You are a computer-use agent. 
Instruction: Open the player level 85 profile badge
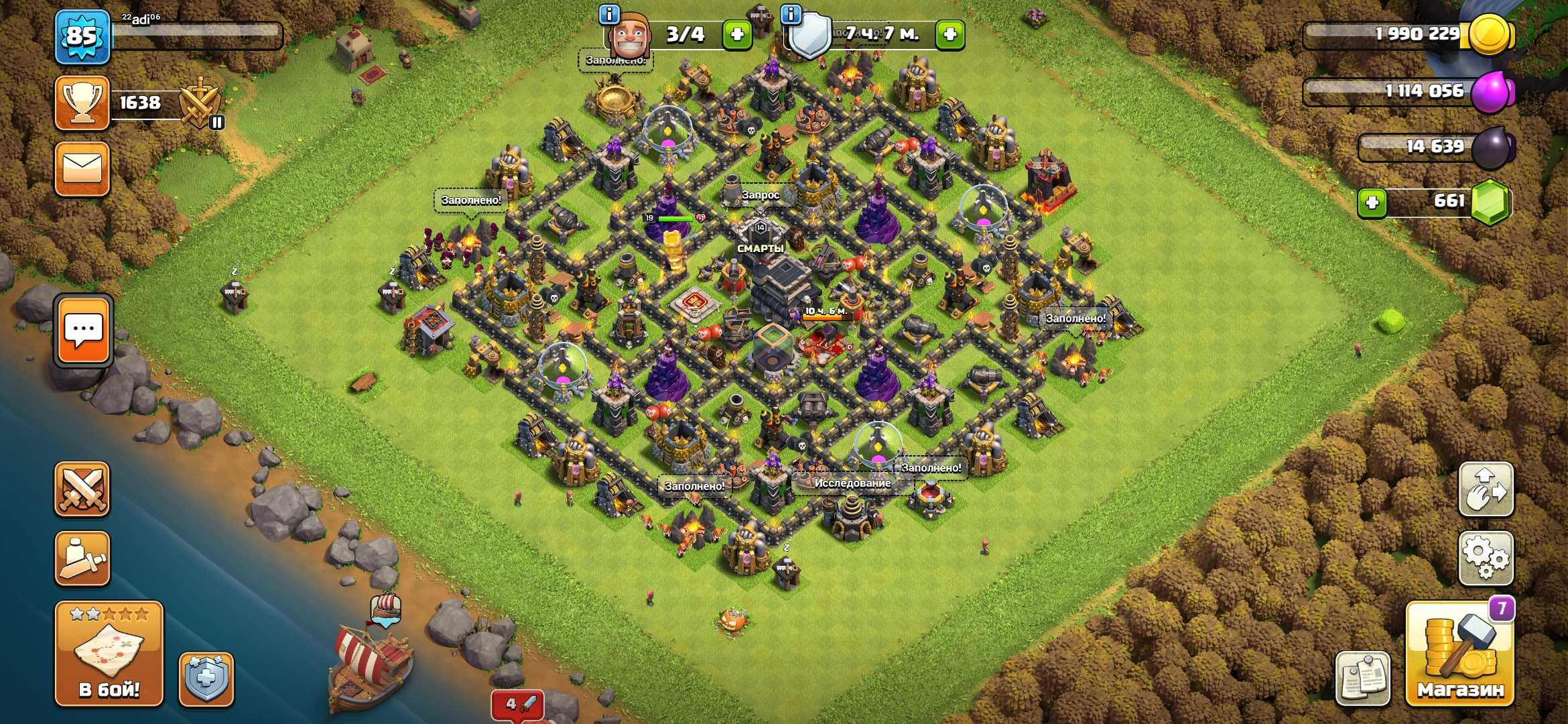point(82,36)
